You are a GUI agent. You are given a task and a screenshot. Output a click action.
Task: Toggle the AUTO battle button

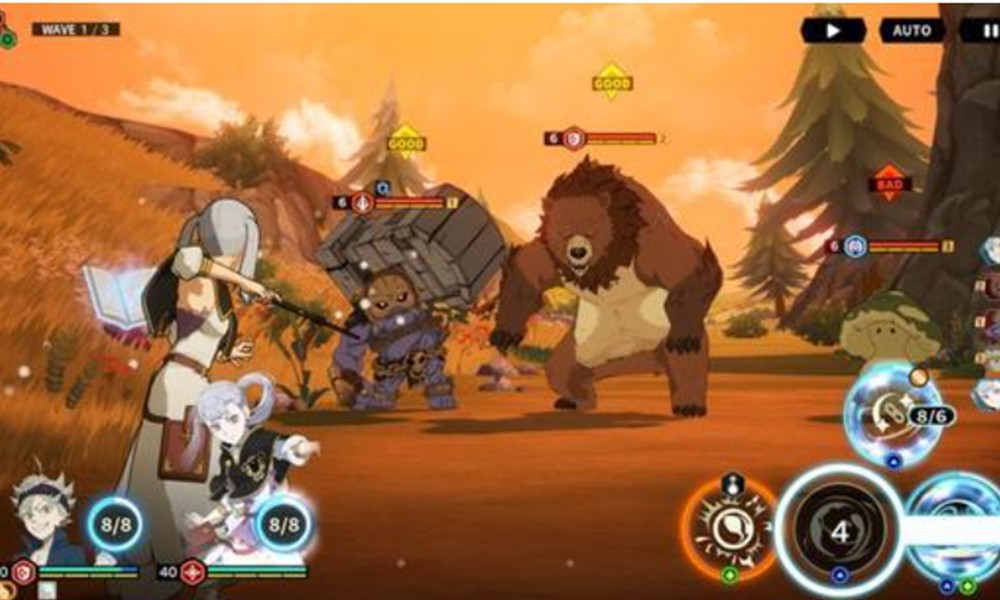coord(911,30)
